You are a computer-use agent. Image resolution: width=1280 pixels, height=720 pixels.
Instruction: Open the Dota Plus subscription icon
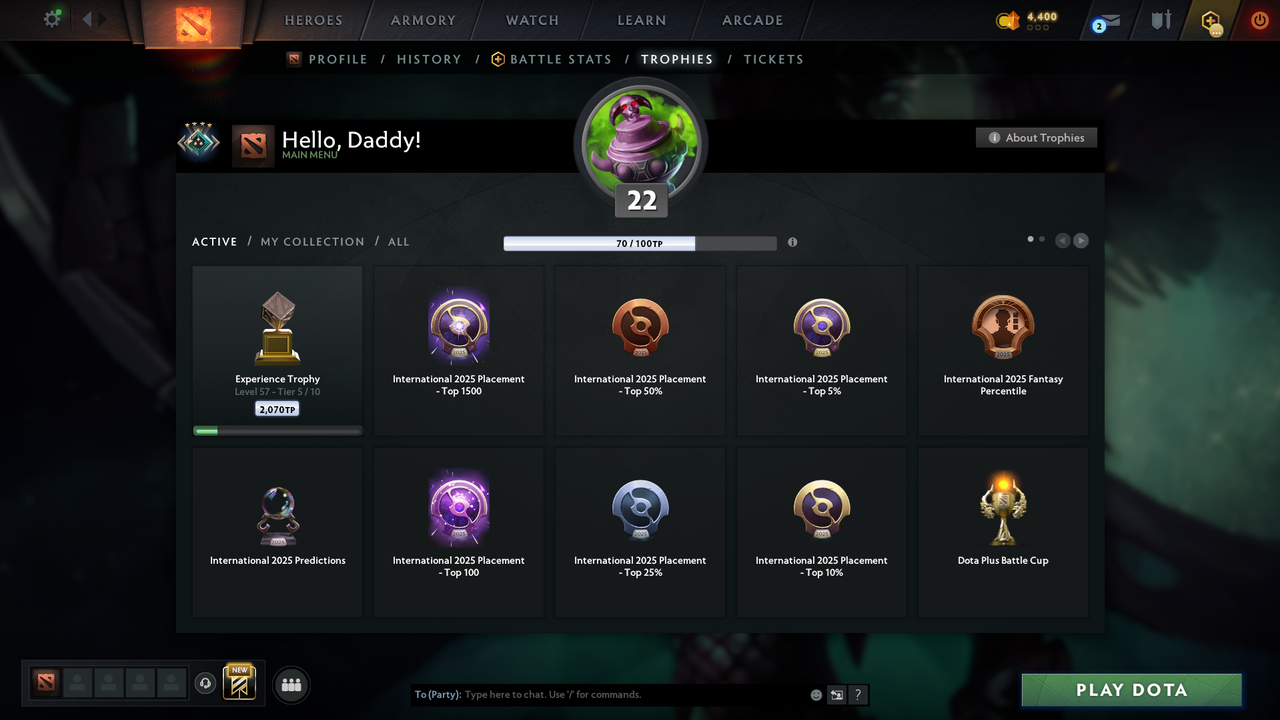(1212, 20)
